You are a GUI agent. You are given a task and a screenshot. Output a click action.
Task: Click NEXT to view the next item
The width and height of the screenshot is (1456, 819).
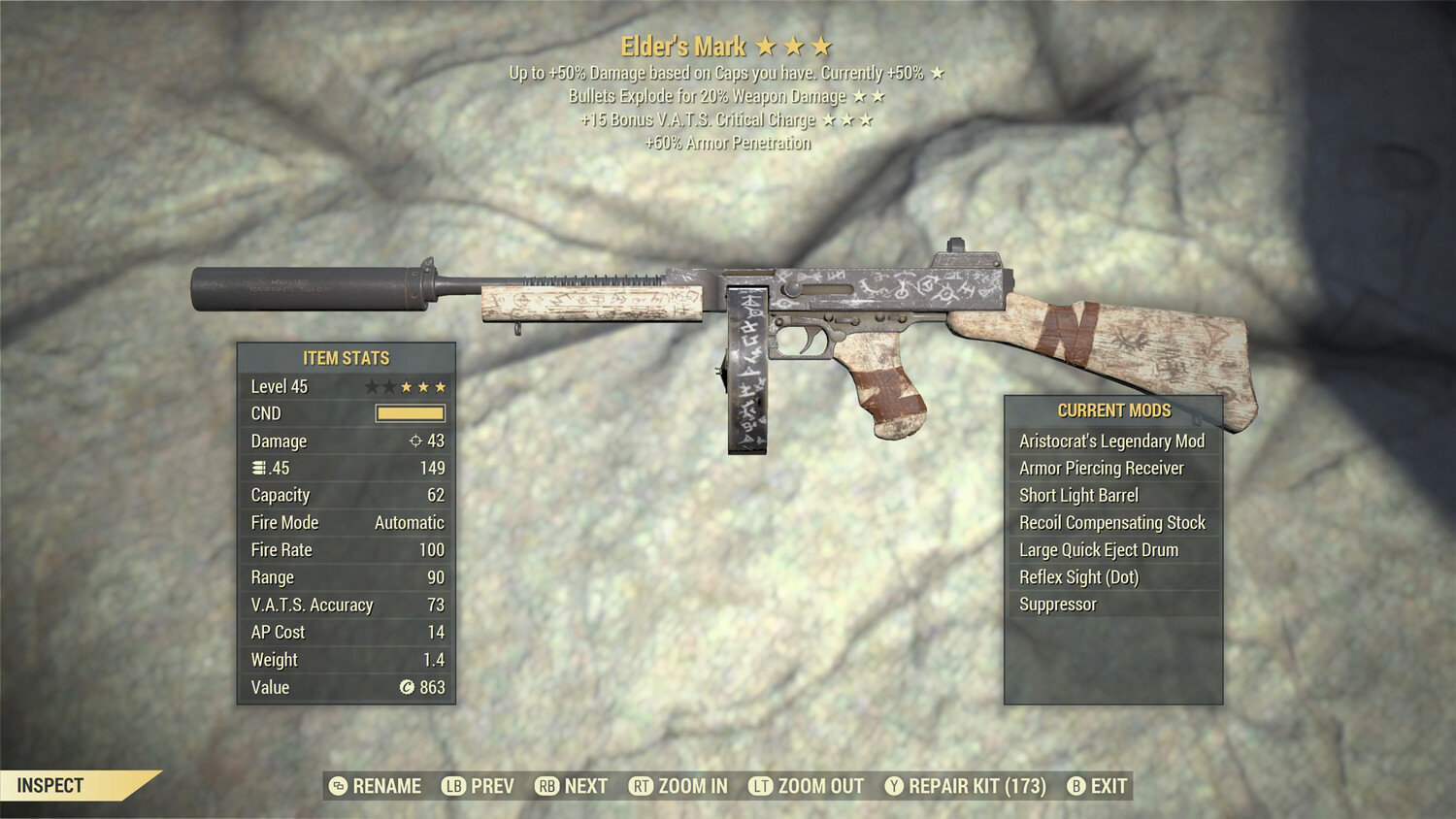pyautogui.click(x=586, y=786)
